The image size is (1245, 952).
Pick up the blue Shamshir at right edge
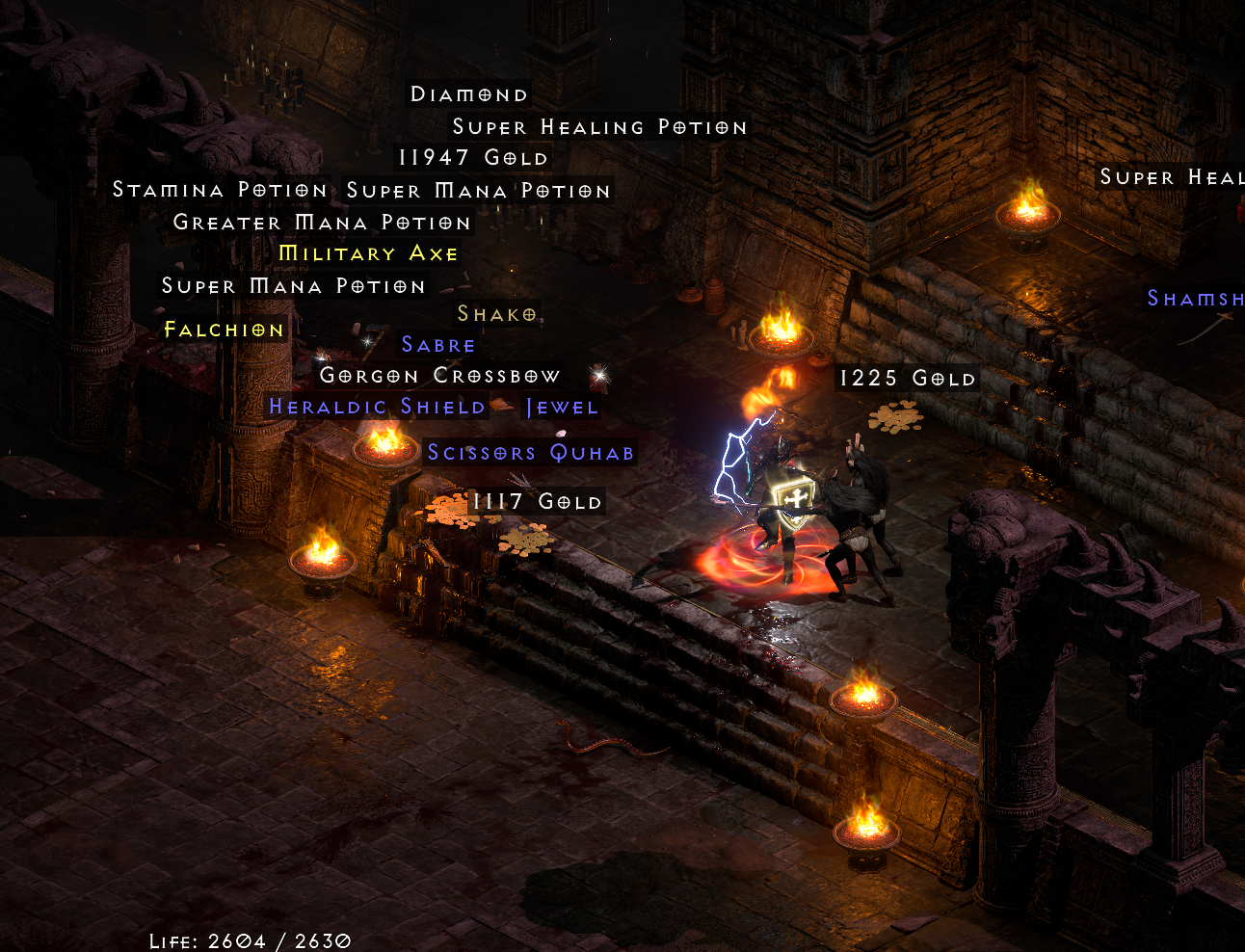pos(1195,299)
